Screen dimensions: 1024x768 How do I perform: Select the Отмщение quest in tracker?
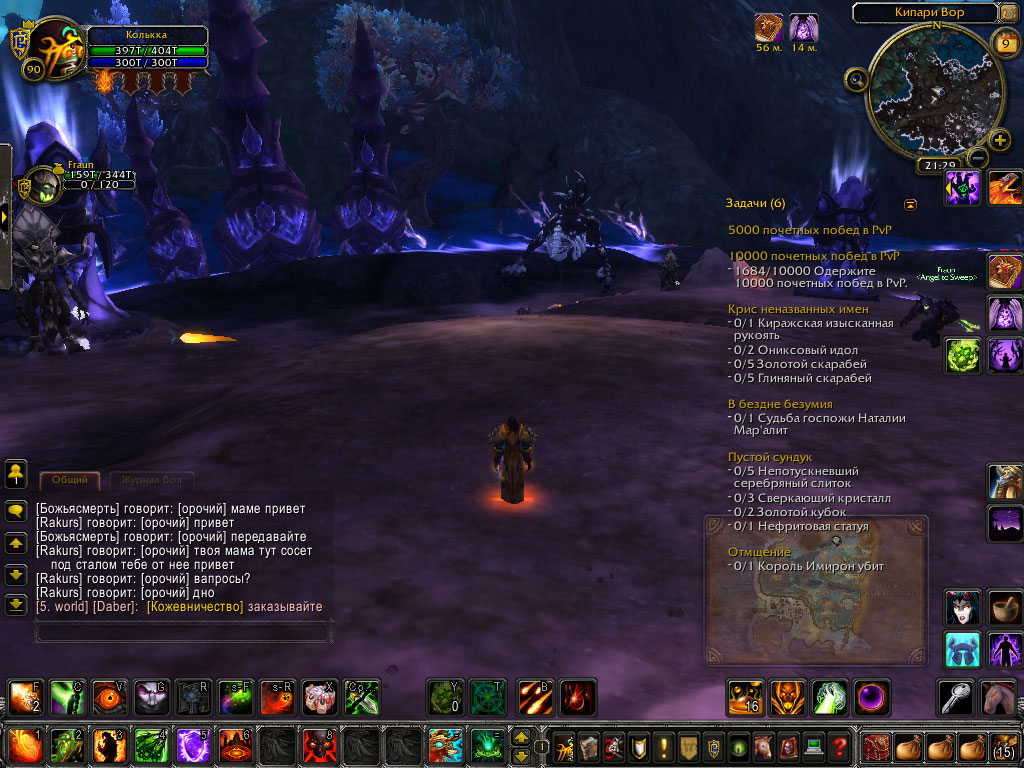760,552
